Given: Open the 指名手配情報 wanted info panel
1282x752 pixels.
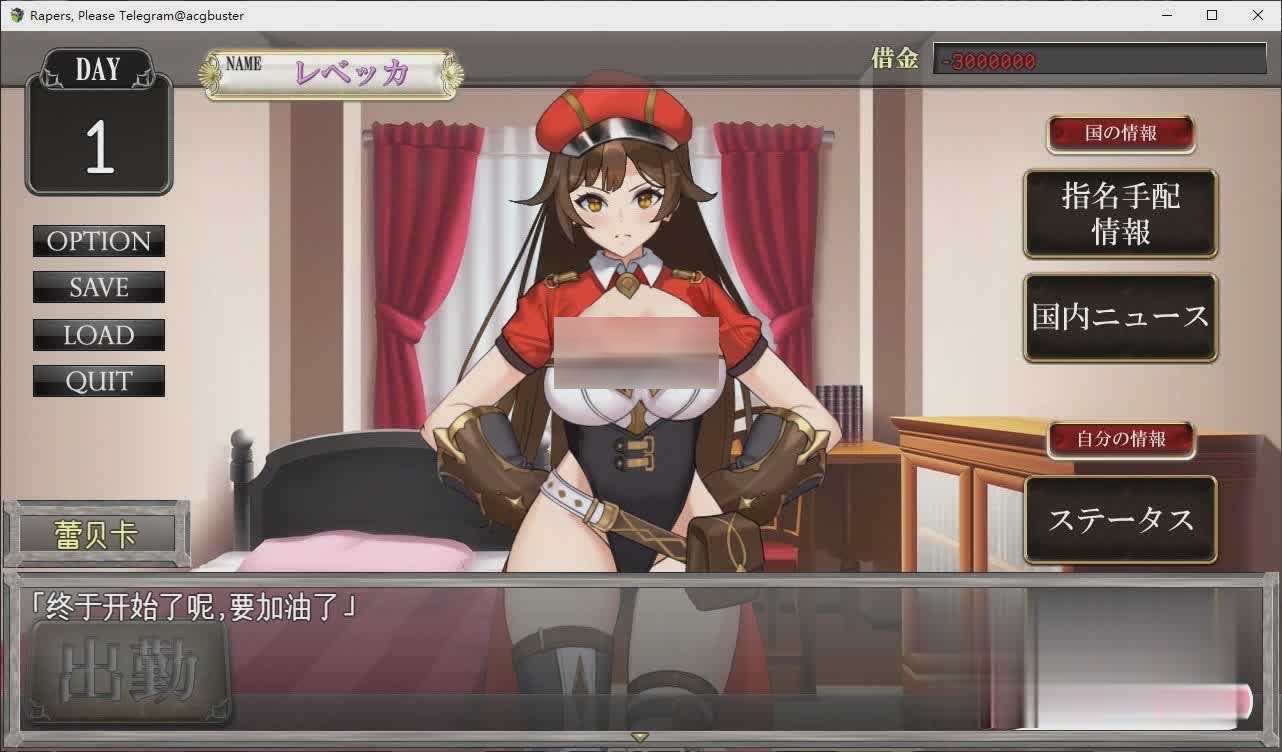Looking at the screenshot, I should click(x=1120, y=213).
